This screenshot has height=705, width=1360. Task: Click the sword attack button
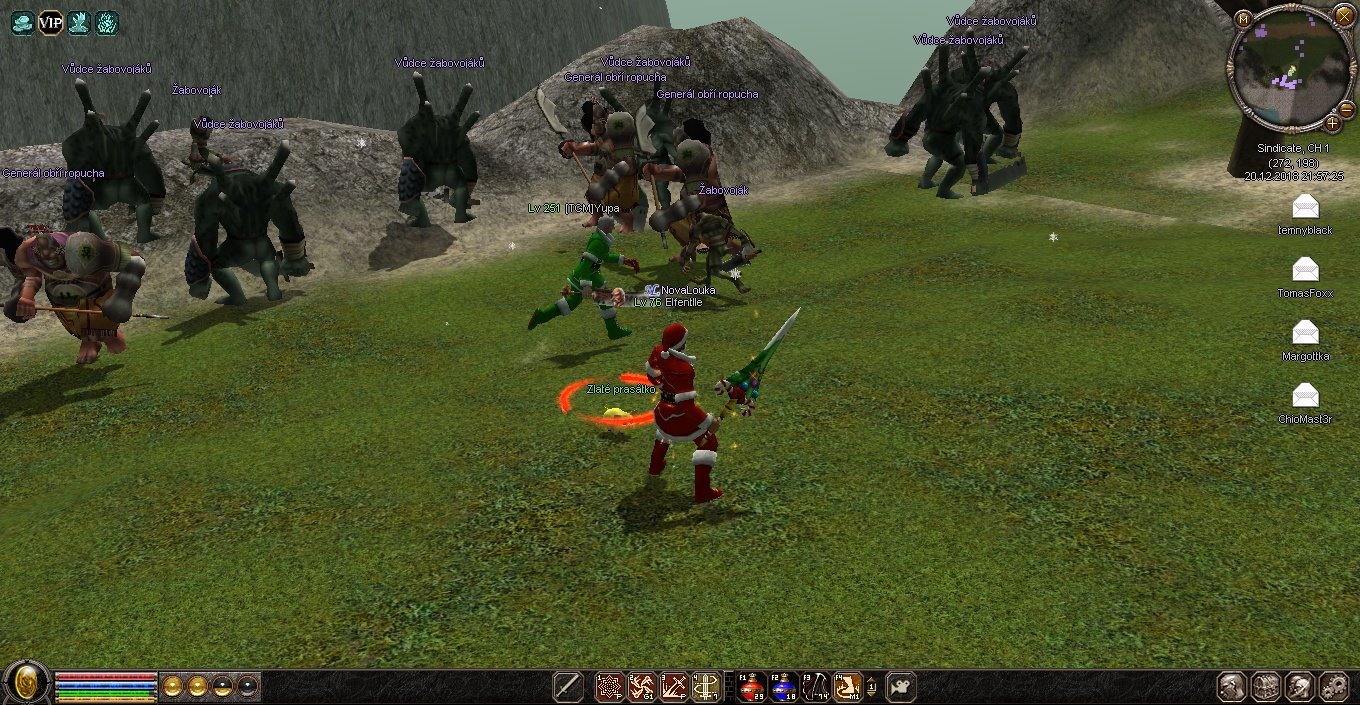pos(569,687)
